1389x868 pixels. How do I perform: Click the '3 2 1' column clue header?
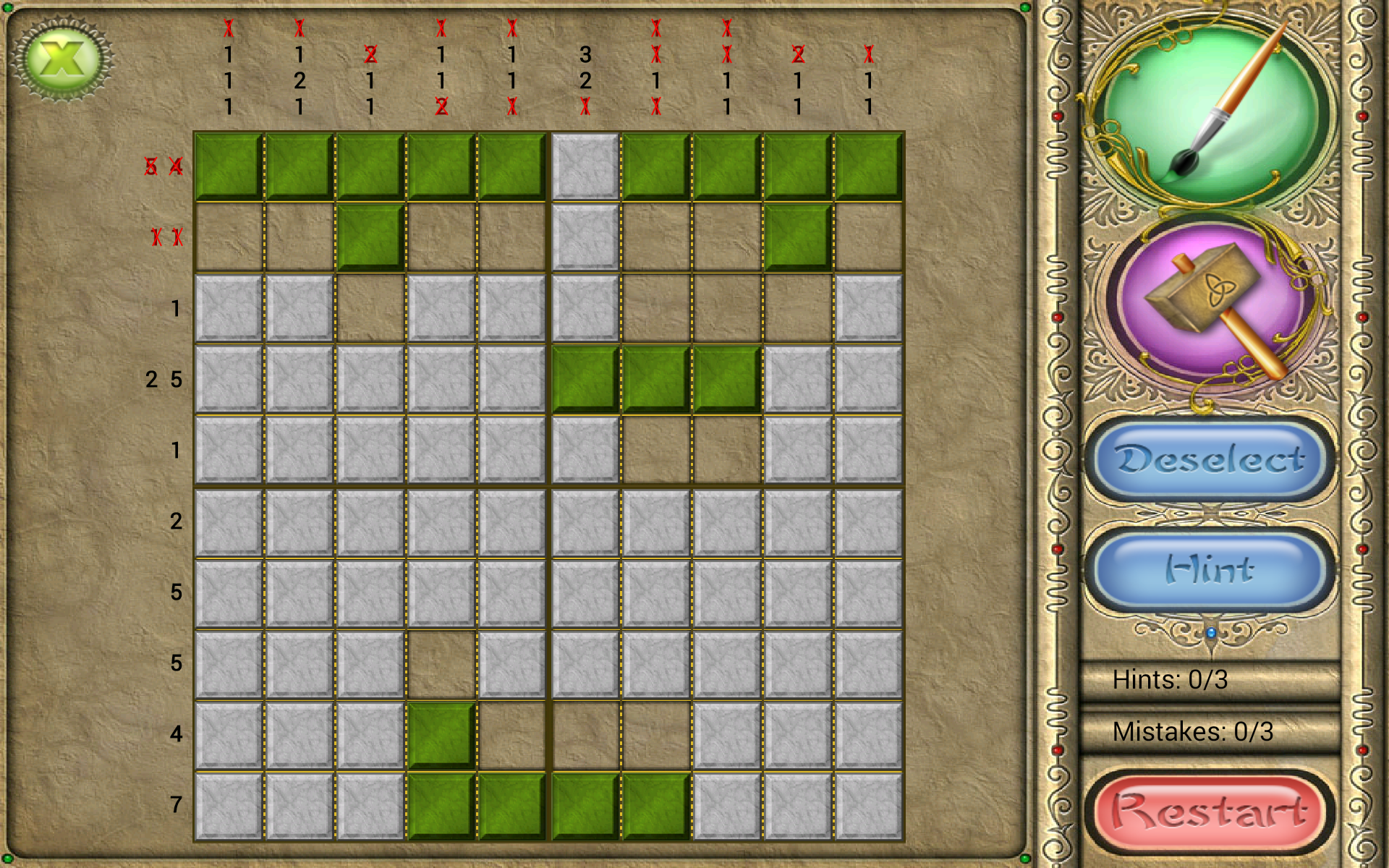(586, 80)
